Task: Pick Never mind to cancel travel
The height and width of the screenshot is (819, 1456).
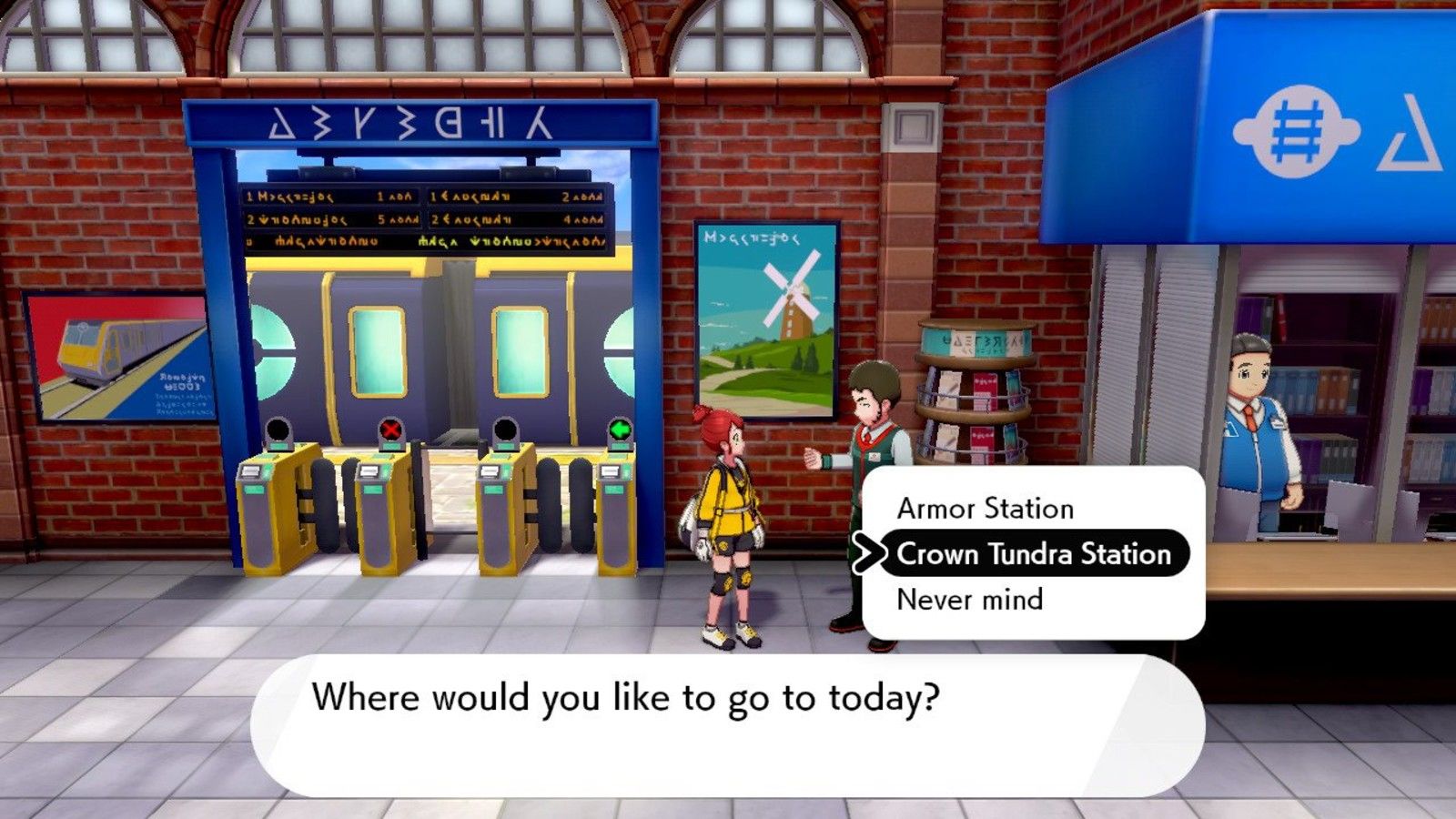Action: [970, 600]
